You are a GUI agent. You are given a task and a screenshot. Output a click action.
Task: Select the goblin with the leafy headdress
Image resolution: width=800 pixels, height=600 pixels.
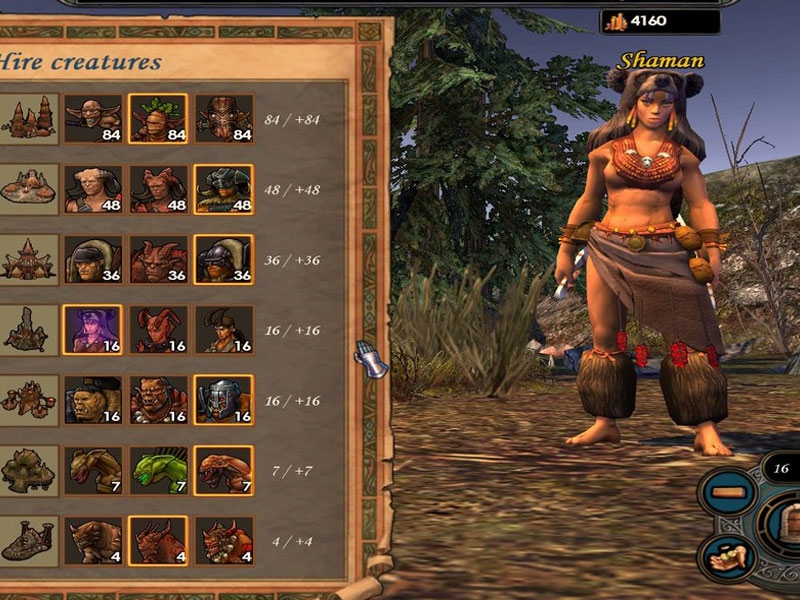pyautogui.click(x=158, y=120)
